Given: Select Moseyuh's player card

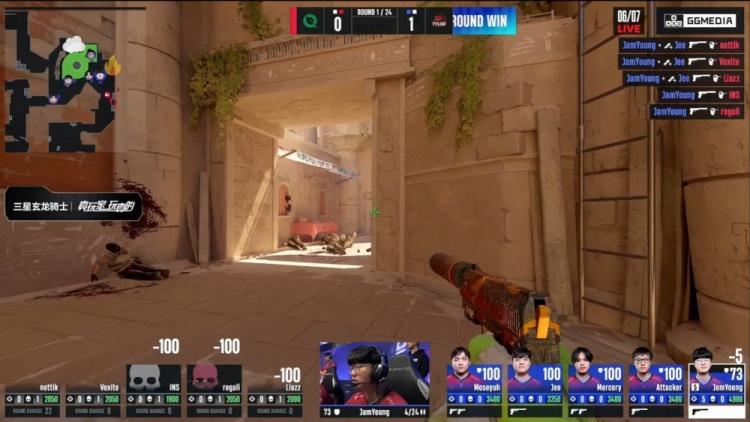Looking at the screenshot, I should (x=476, y=382).
